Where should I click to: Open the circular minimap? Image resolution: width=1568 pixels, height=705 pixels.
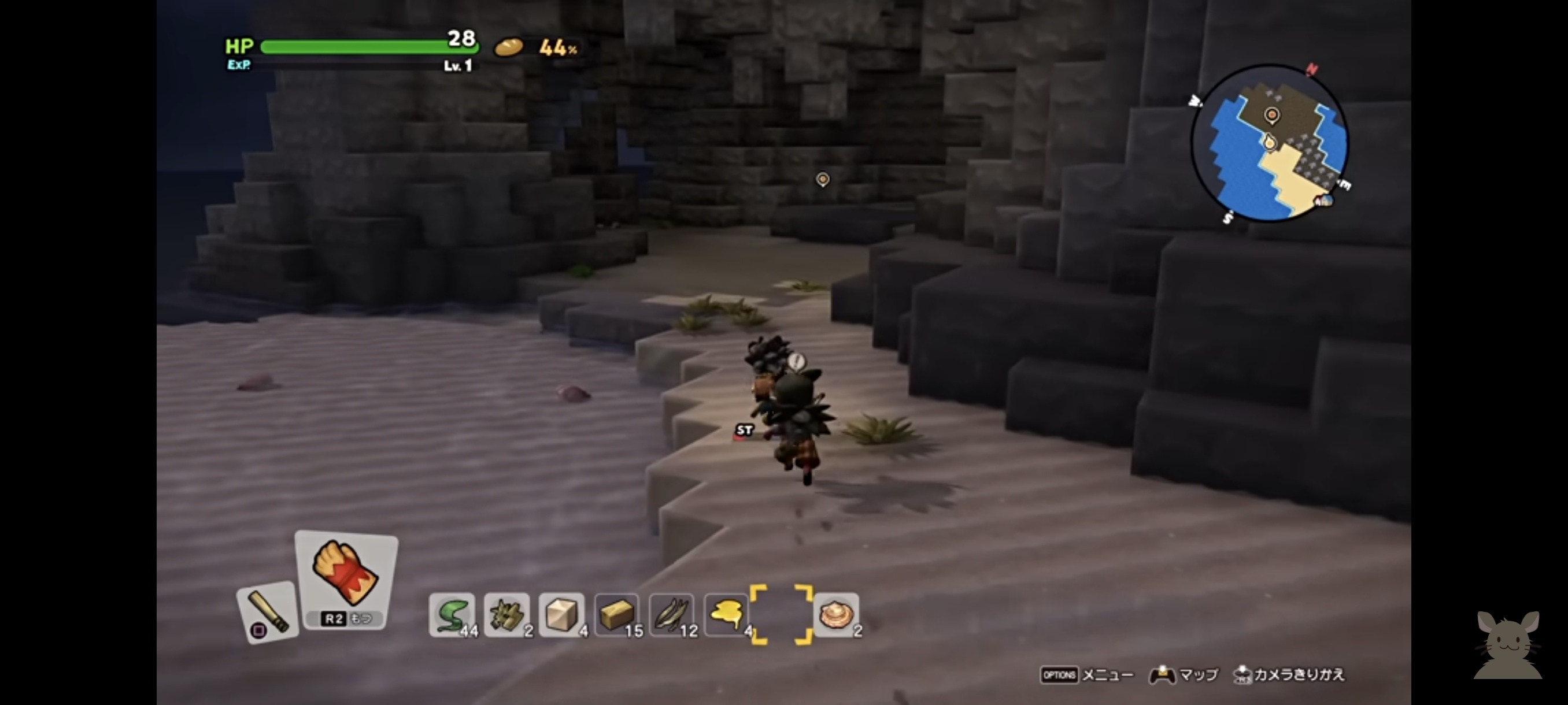click(x=1270, y=143)
